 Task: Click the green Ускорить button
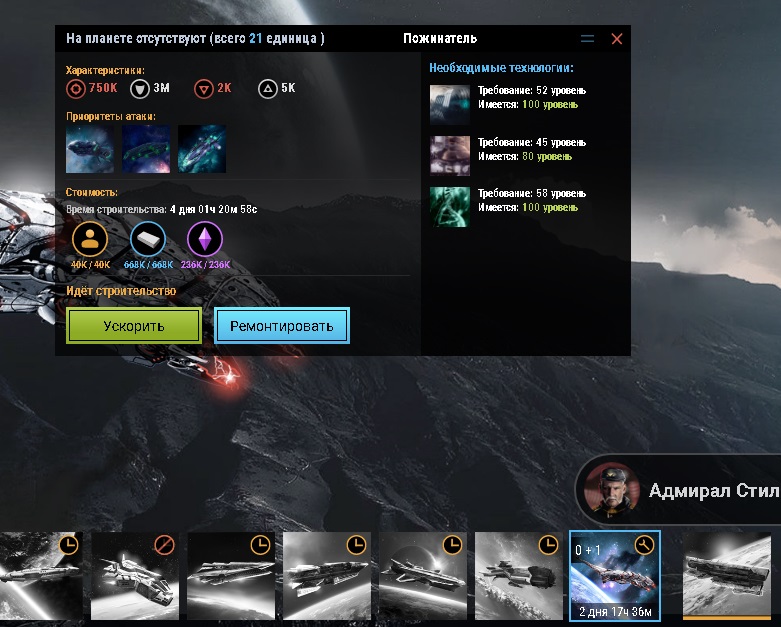[x=134, y=326]
